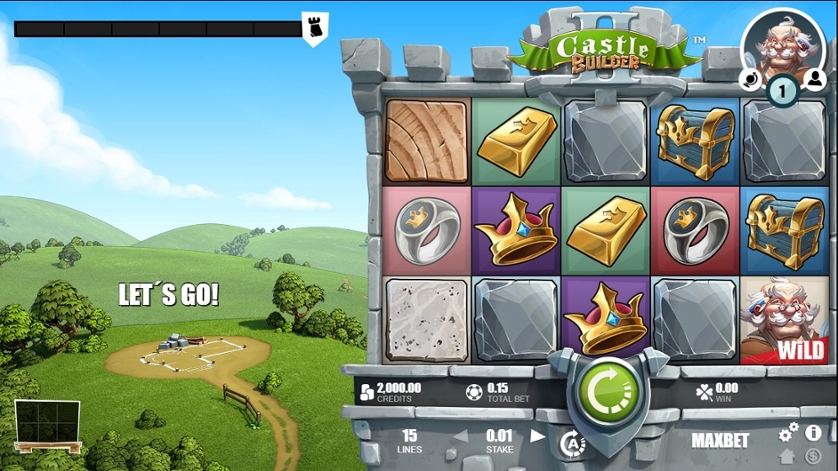This screenshot has height=471, width=838.
Task: Open the materials pallet board
Action: [x=46, y=426]
